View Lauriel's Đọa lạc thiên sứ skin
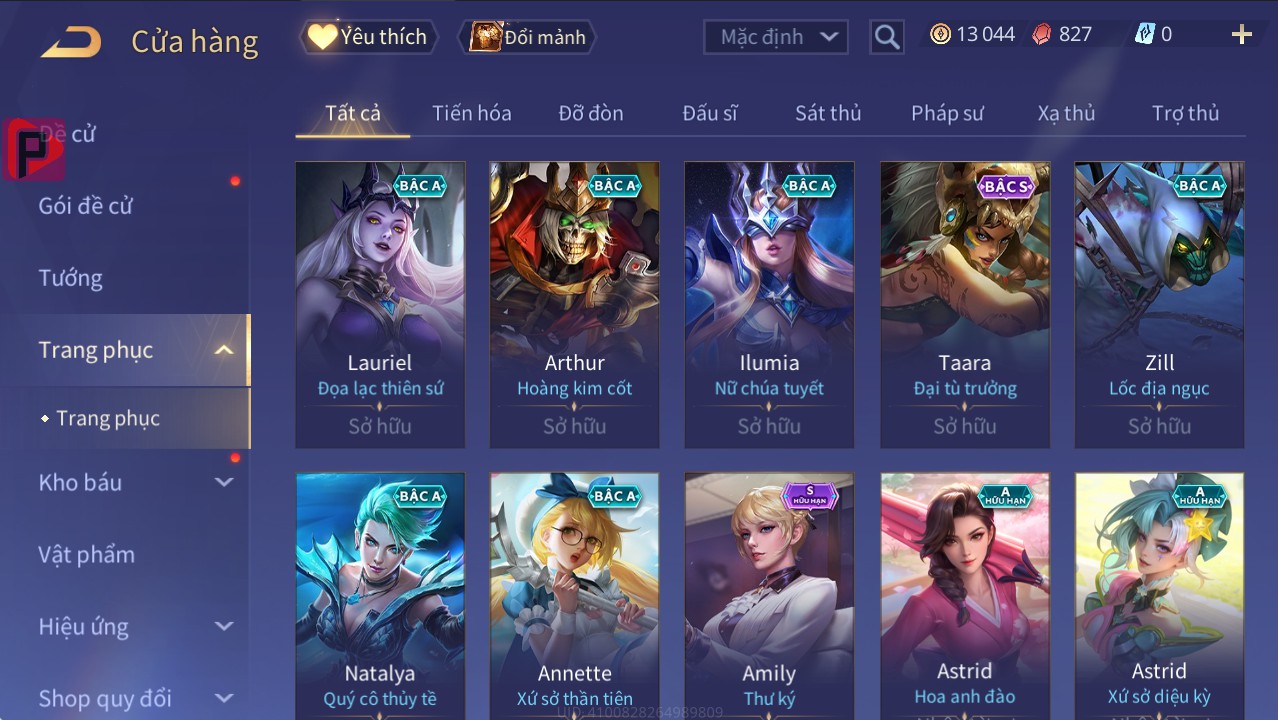 pyautogui.click(x=380, y=300)
